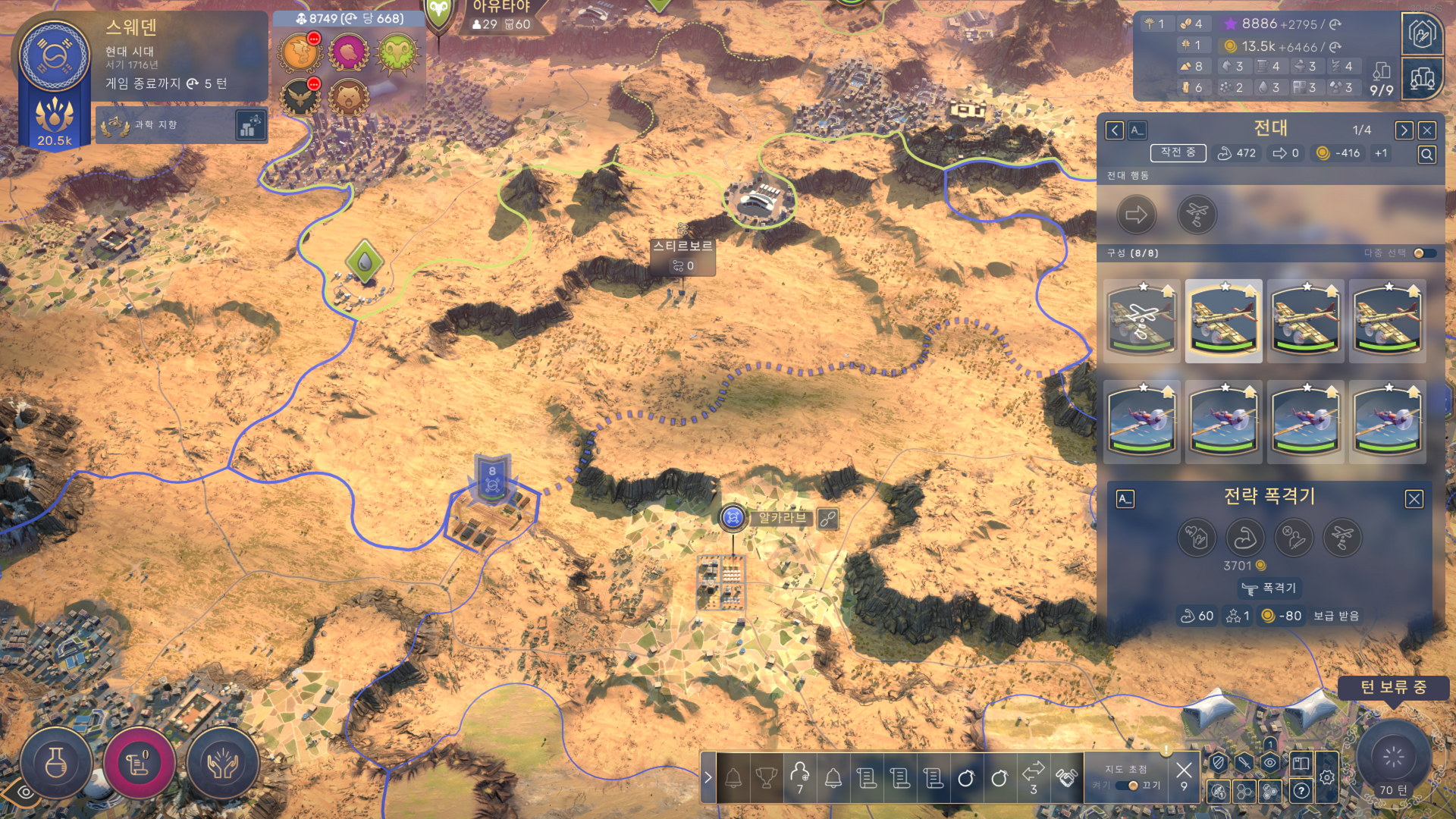Click the end turn sun button

pos(1393,756)
